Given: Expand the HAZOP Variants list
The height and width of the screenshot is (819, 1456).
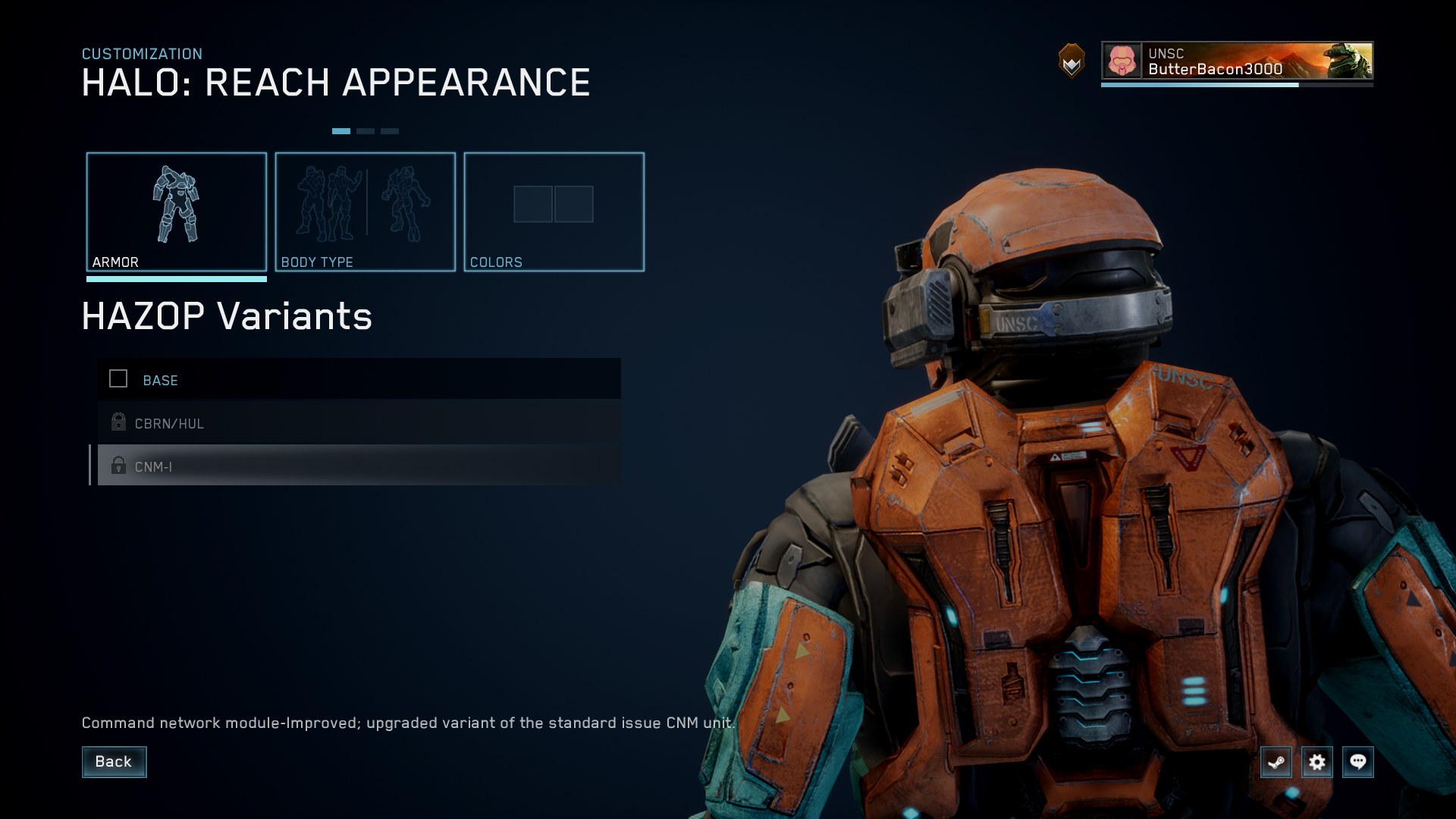Looking at the screenshot, I should (x=227, y=316).
